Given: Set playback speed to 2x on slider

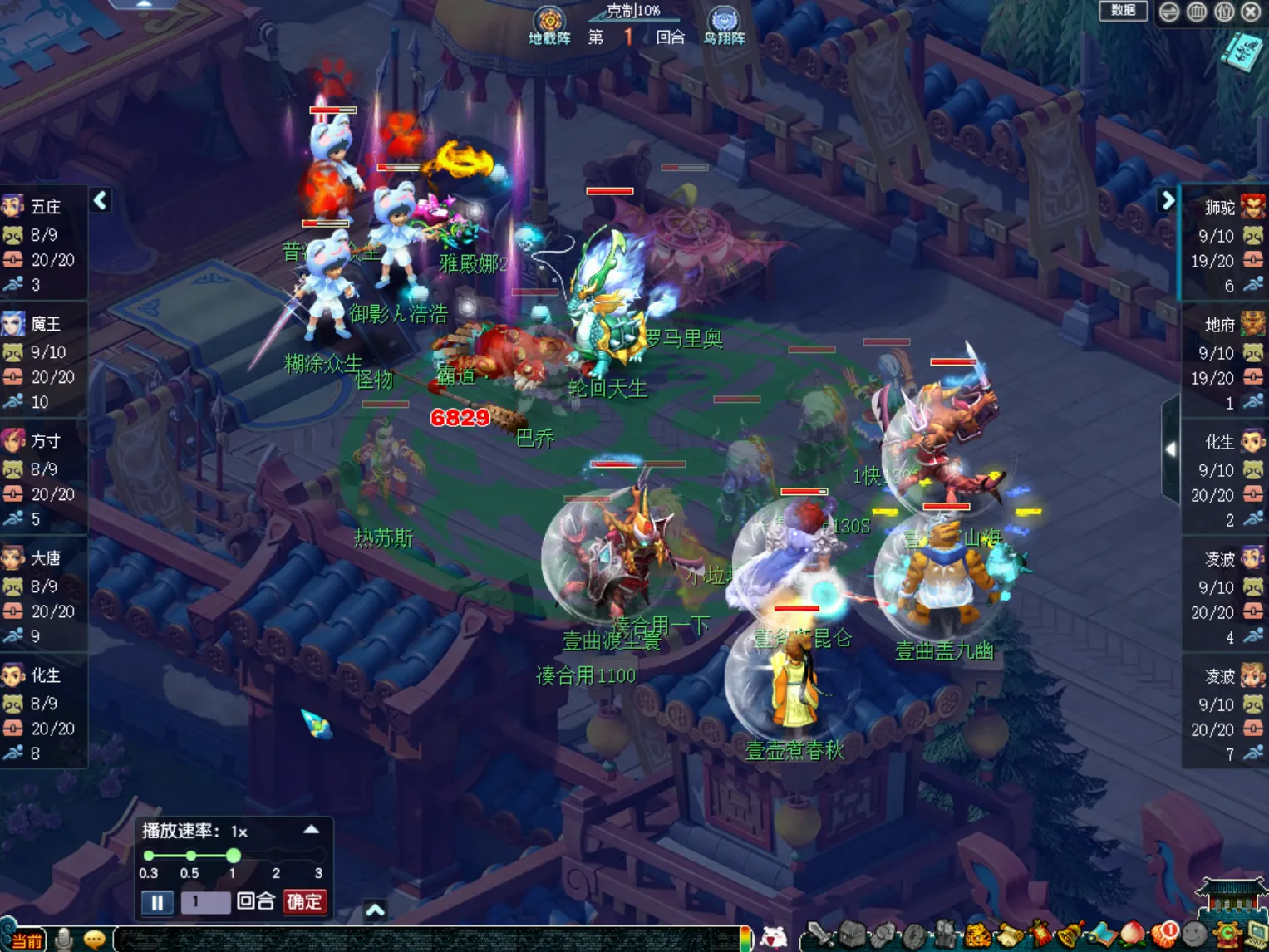Looking at the screenshot, I should click(x=276, y=856).
